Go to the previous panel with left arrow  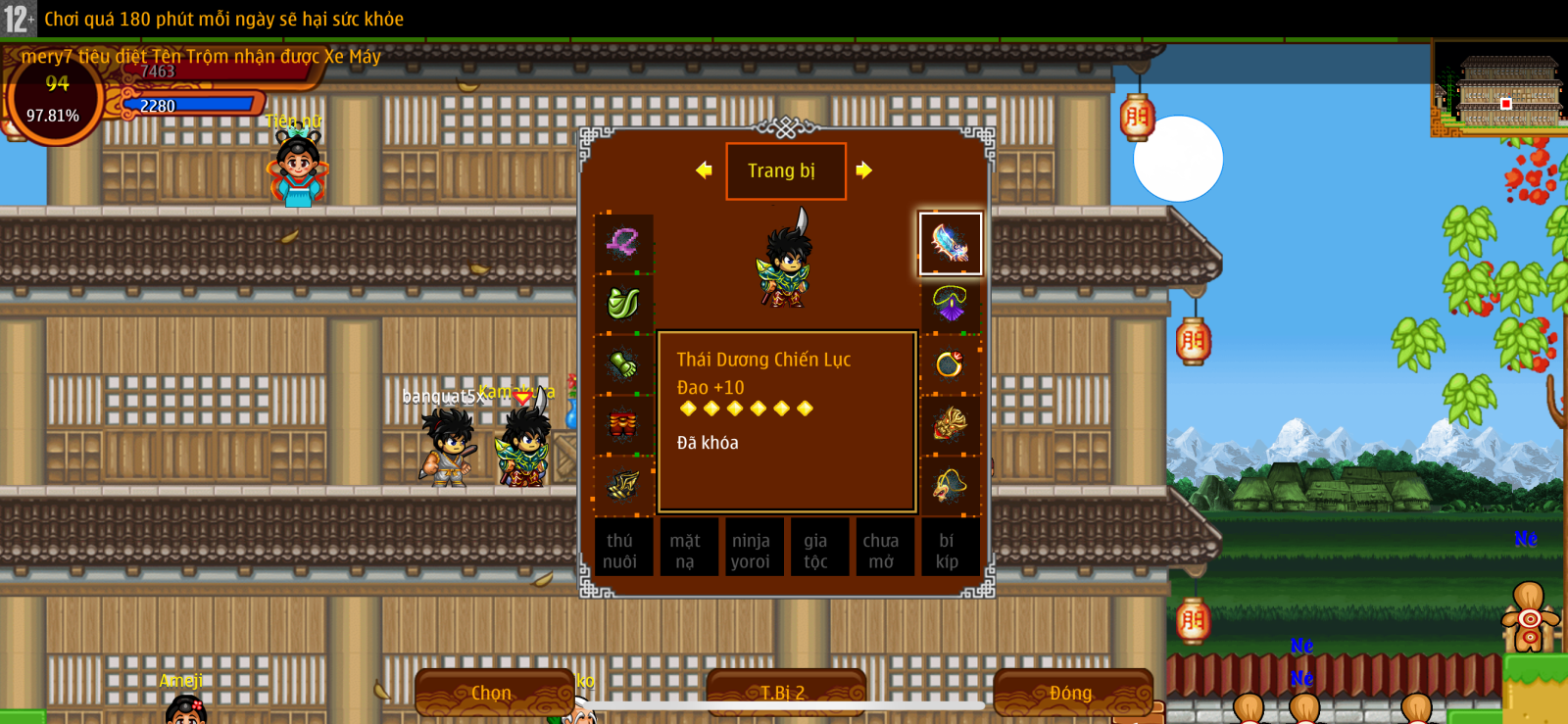click(x=704, y=170)
